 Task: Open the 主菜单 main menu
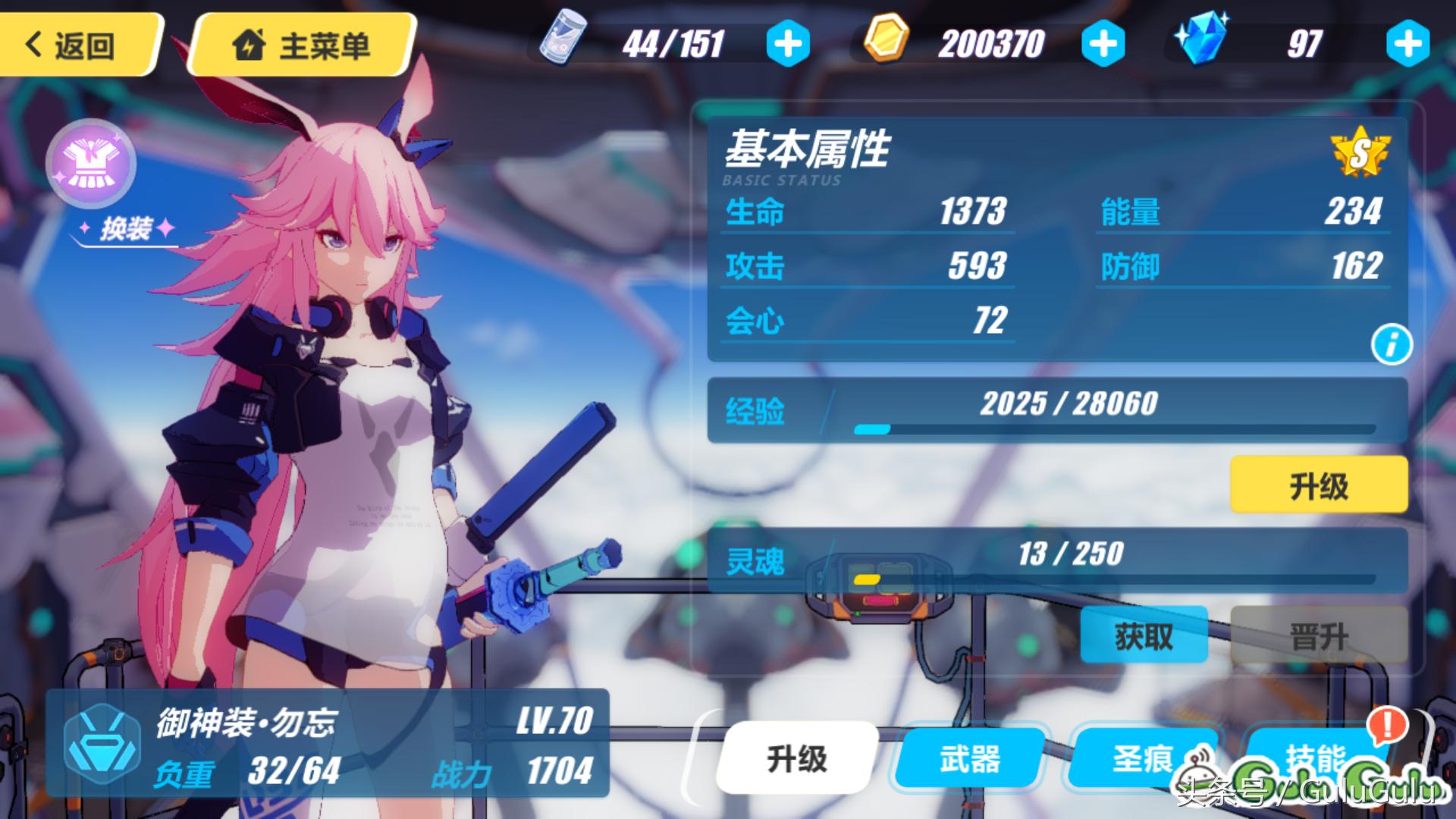click(x=302, y=45)
